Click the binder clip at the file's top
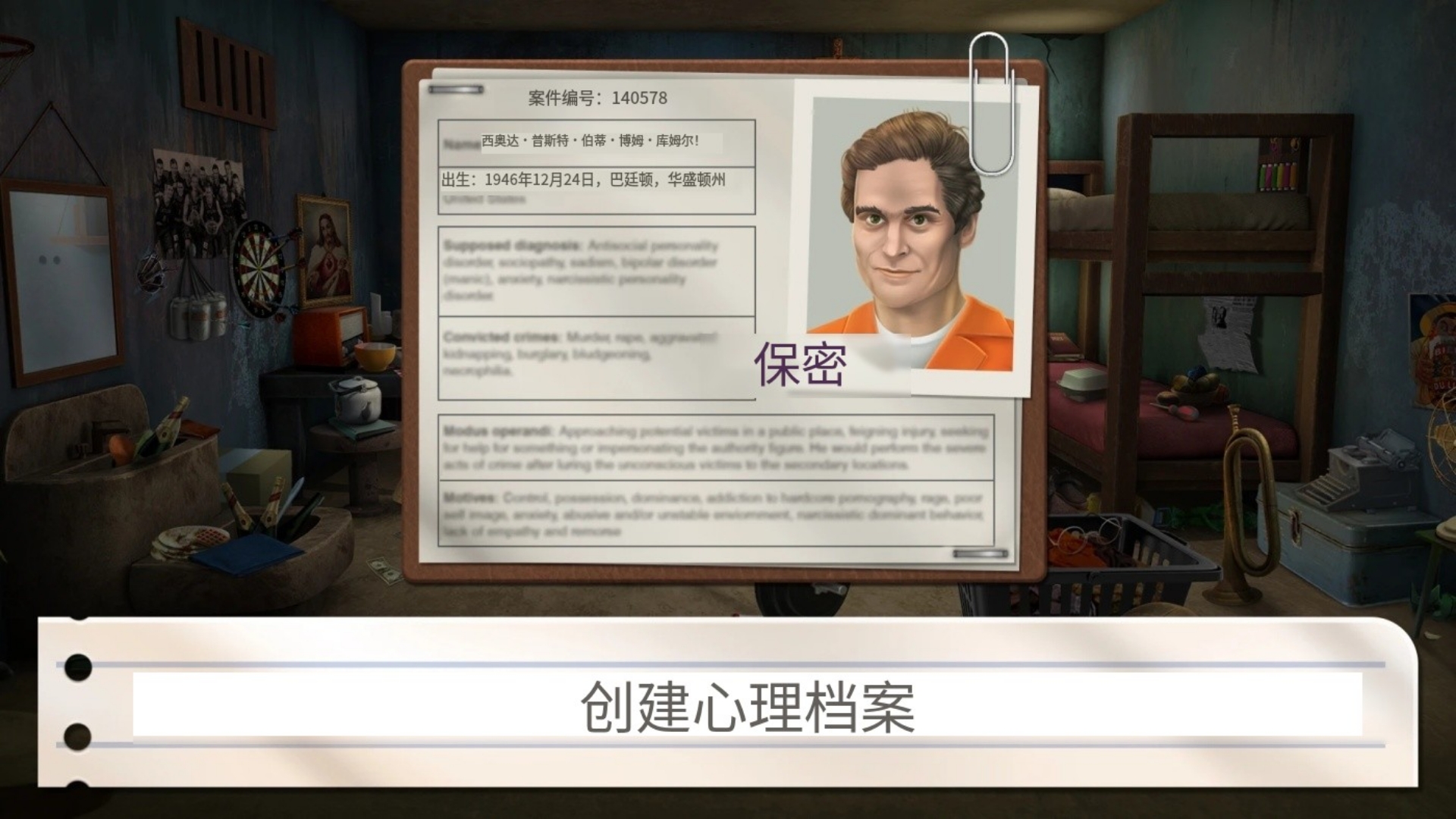 (455, 88)
